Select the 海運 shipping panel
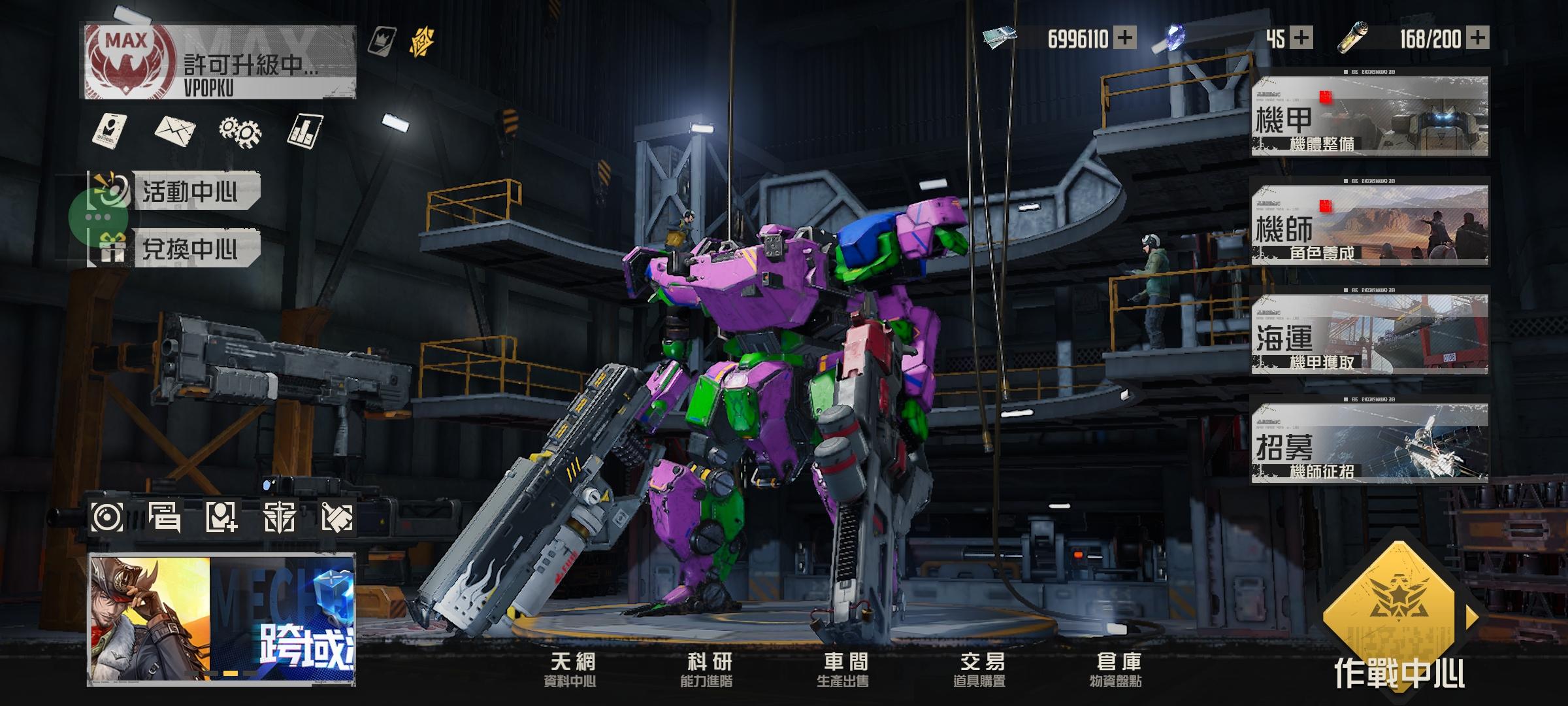The width and height of the screenshot is (1568, 706). 1369,335
